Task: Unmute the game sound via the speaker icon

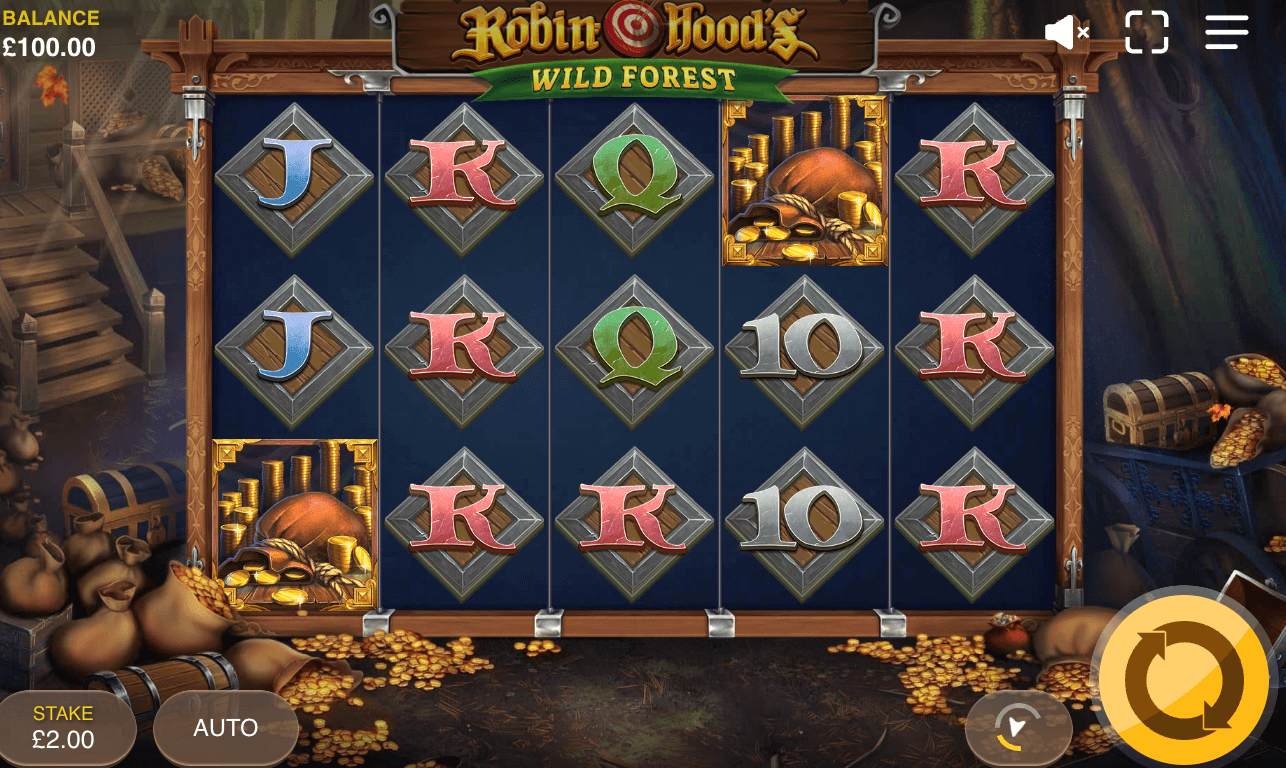Action: click(x=1066, y=32)
